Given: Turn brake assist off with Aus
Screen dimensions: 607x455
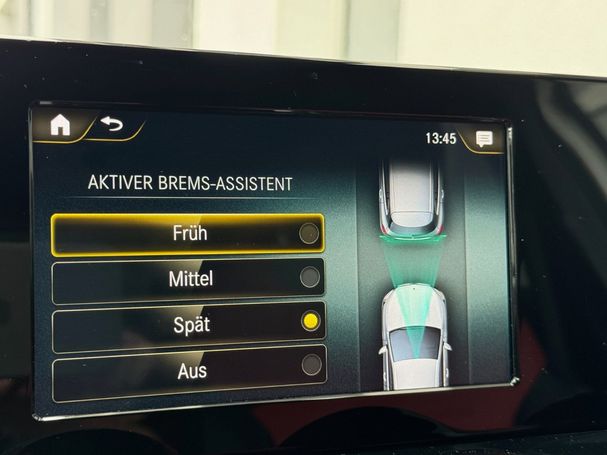Looking at the screenshot, I should 189,370.
